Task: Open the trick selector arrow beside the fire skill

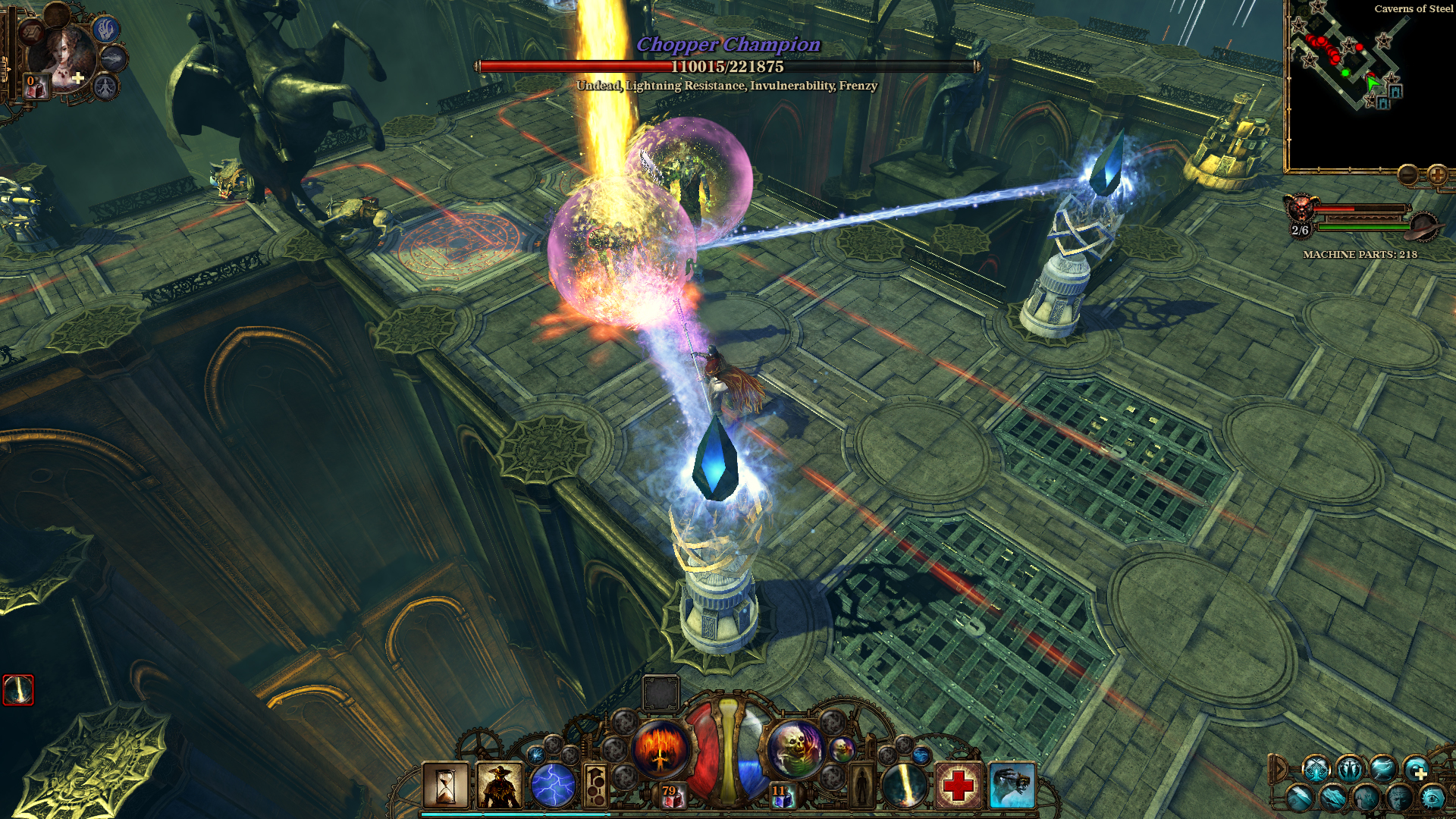Action: (x=595, y=786)
